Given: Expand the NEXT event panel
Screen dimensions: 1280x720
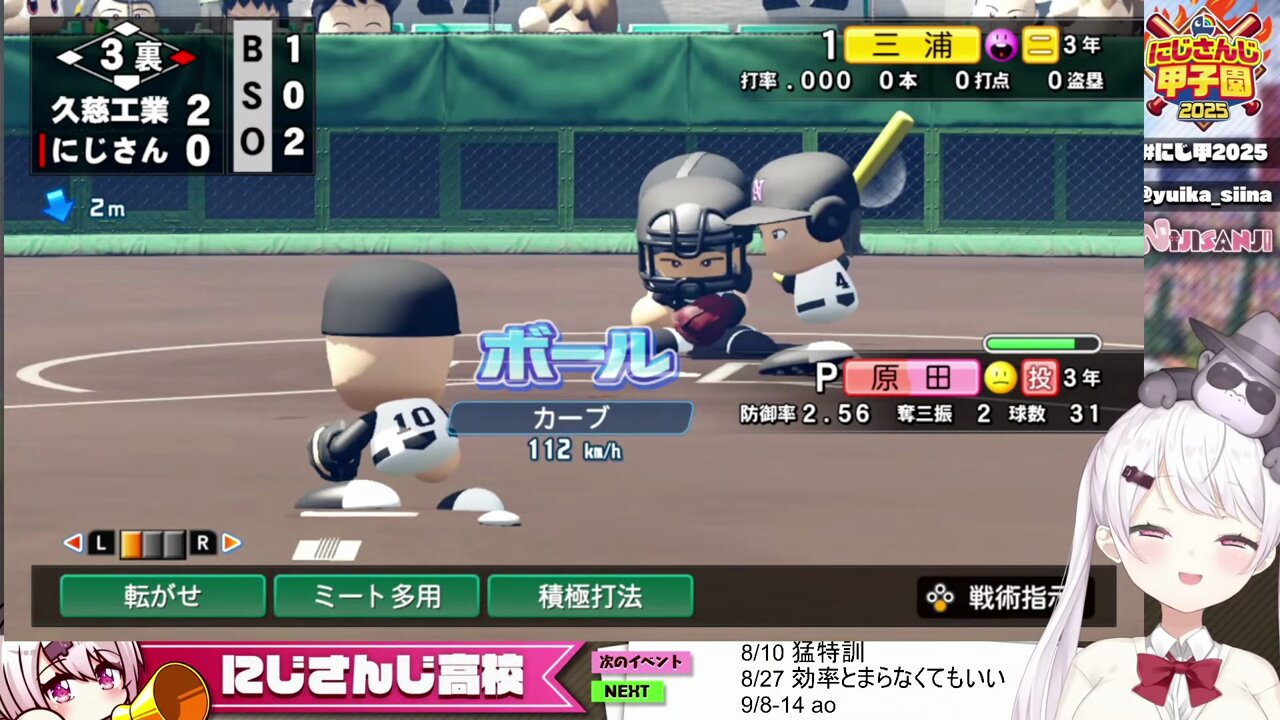Looking at the screenshot, I should pos(630,690).
